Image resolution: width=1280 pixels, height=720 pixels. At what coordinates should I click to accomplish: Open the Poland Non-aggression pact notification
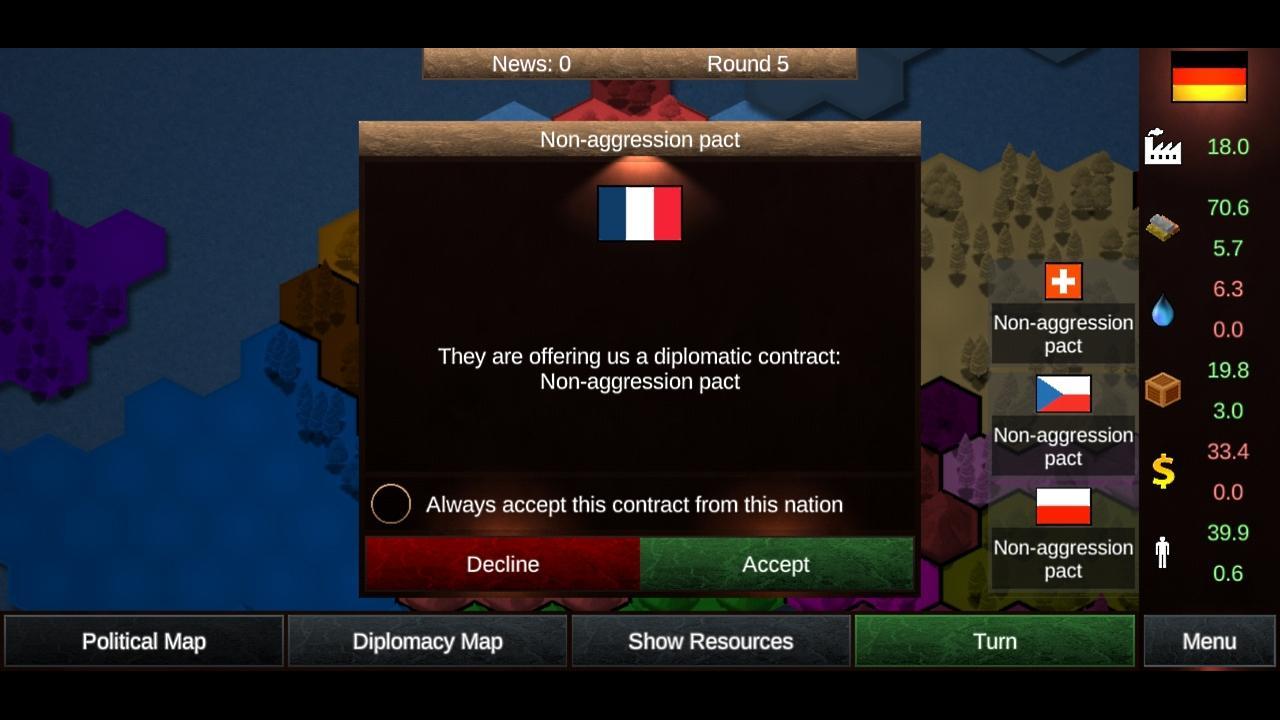1063,559
